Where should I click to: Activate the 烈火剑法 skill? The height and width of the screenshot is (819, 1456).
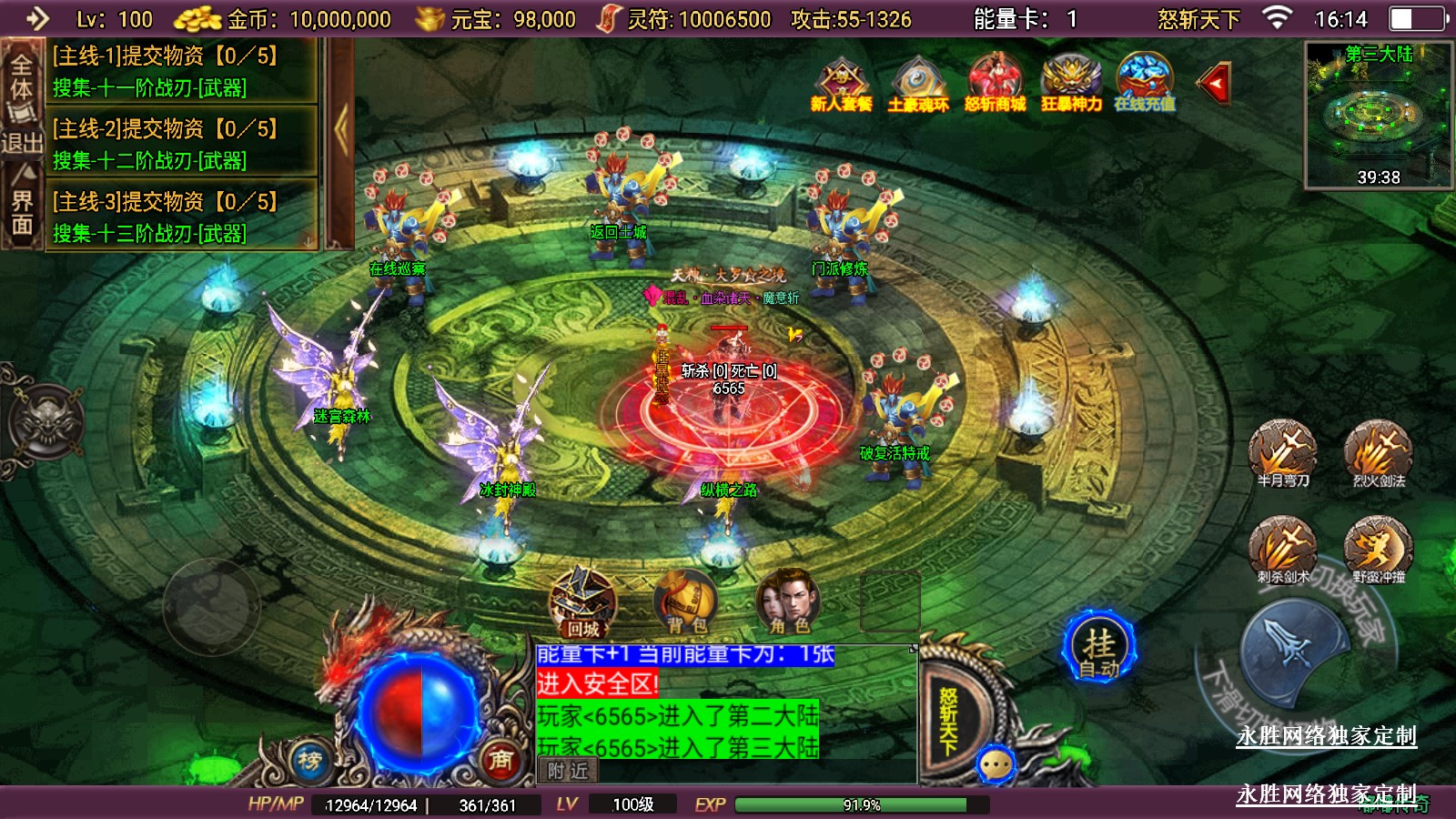tap(1379, 450)
